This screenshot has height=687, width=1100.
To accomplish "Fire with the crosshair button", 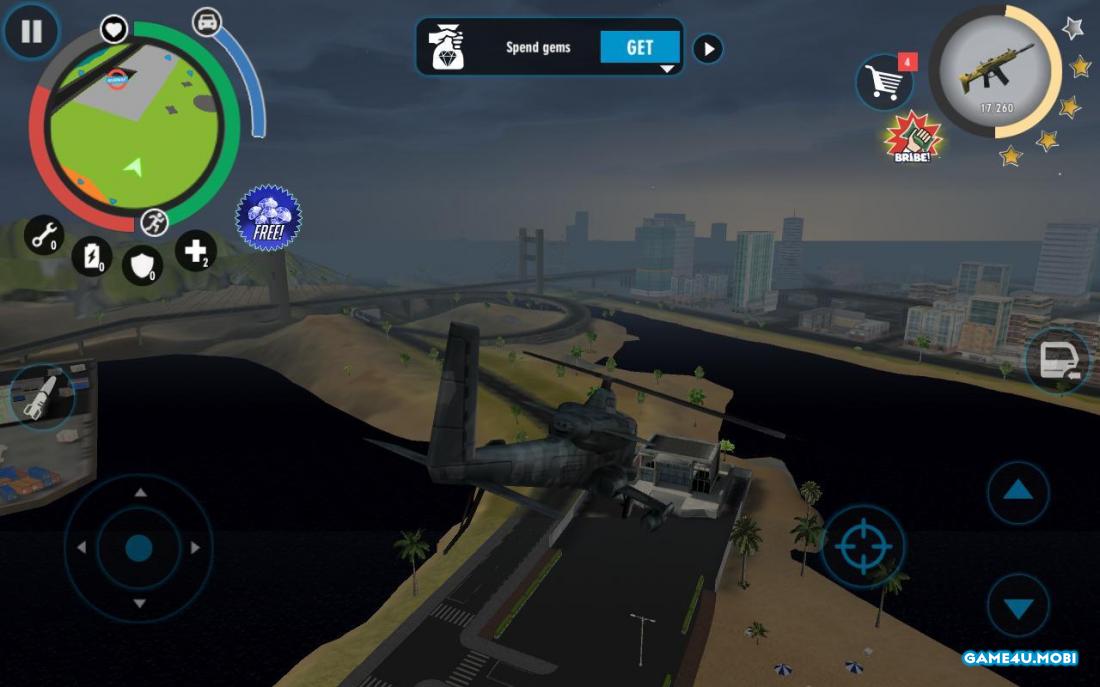I will tap(862, 546).
